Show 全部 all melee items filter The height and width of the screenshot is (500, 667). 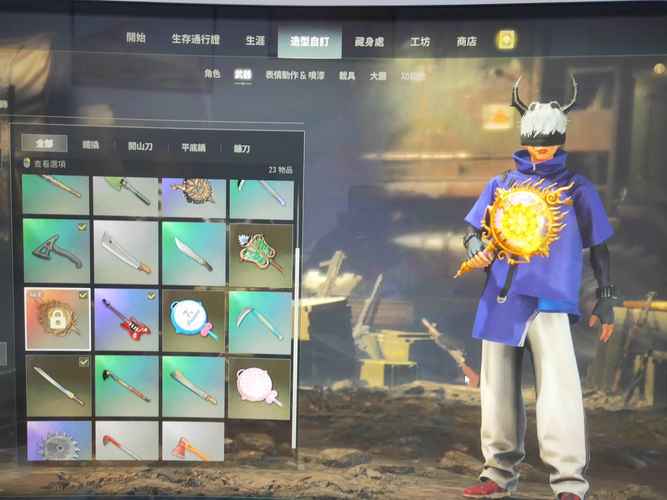pyautogui.click(x=44, y=144)
